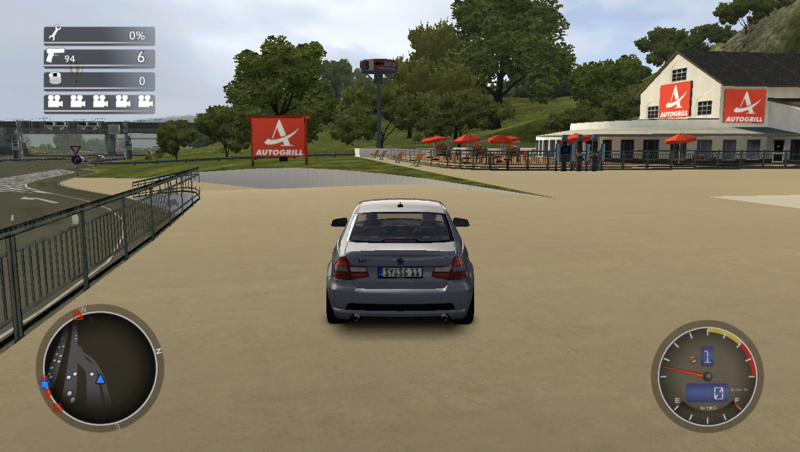Click the wrench damage icon
Viewport: 800px width, 452px height.
click(53, 35)
